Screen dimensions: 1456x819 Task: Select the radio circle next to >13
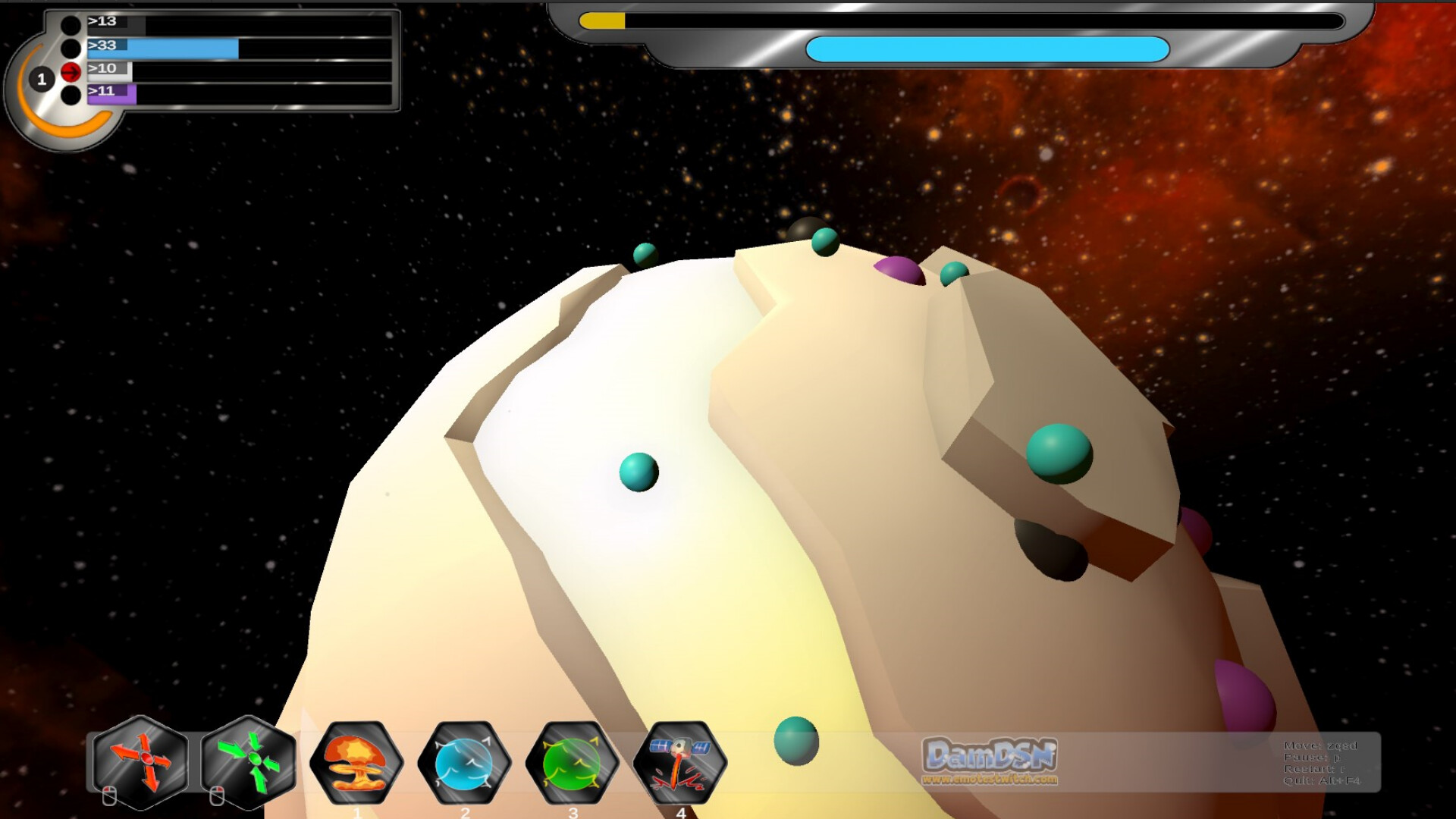click(x=71, y=25)
